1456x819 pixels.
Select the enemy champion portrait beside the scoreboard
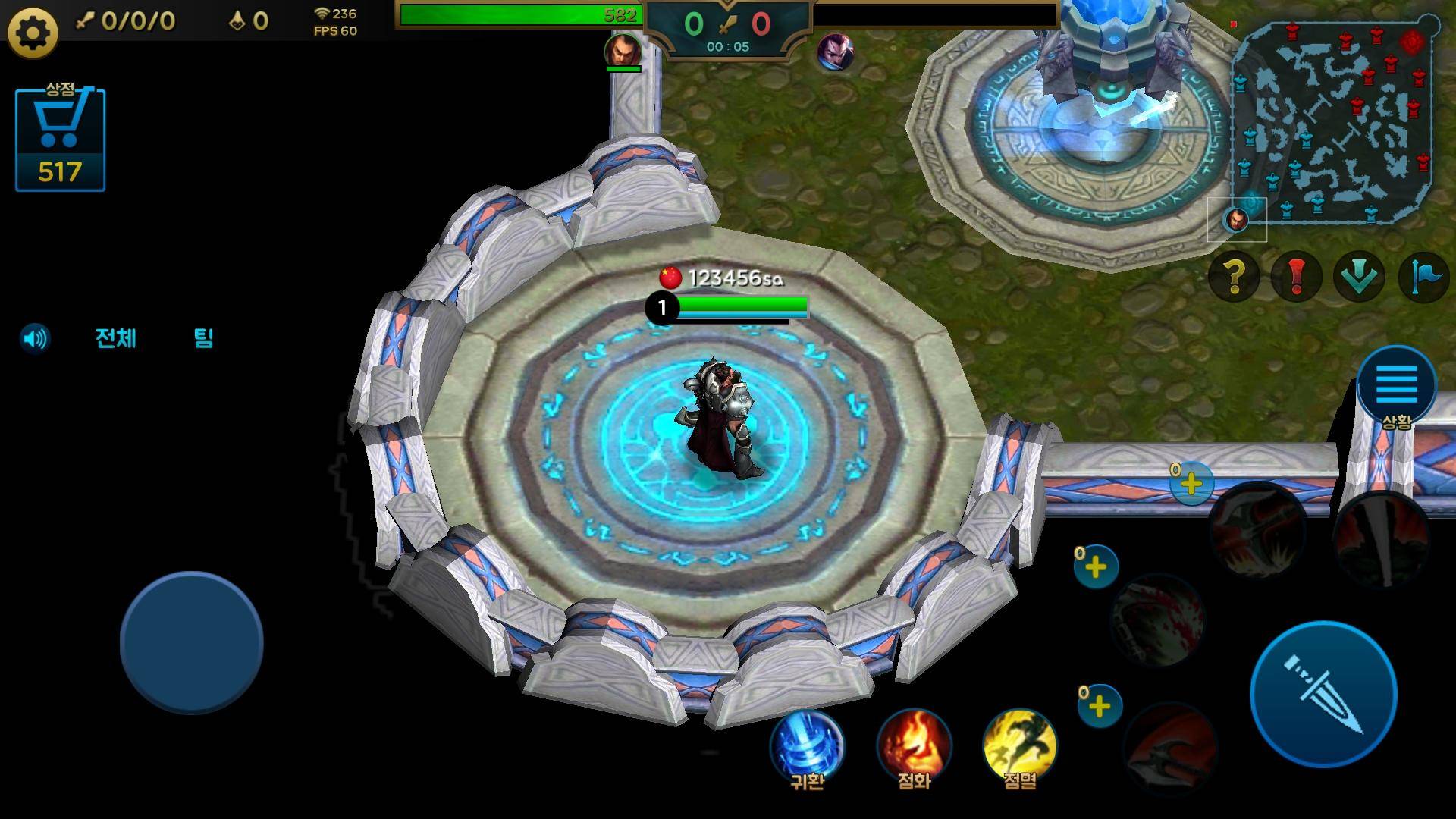(835, 53)
